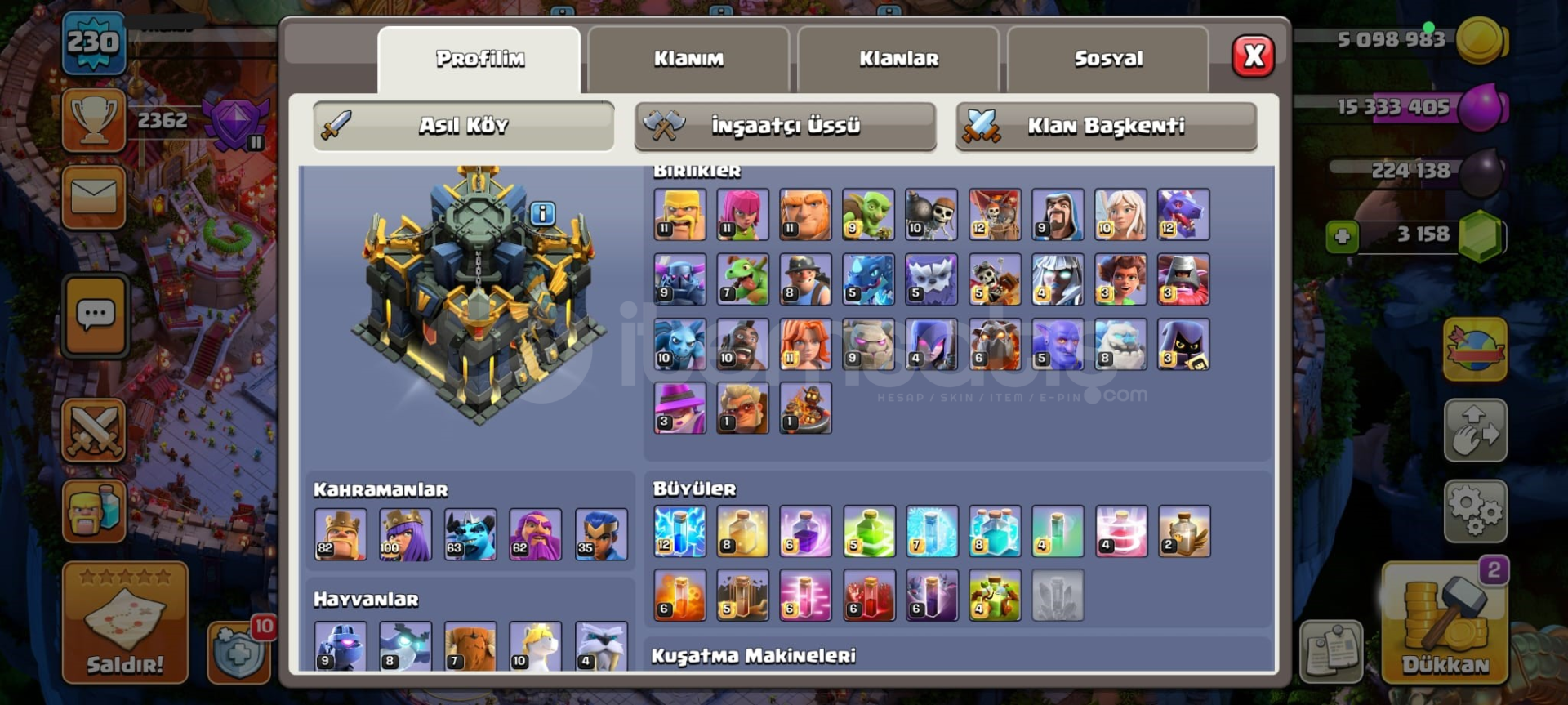Open the Sosyal tab
The width and height of the screenshot is (1568, 705).
coord(1107,57)
